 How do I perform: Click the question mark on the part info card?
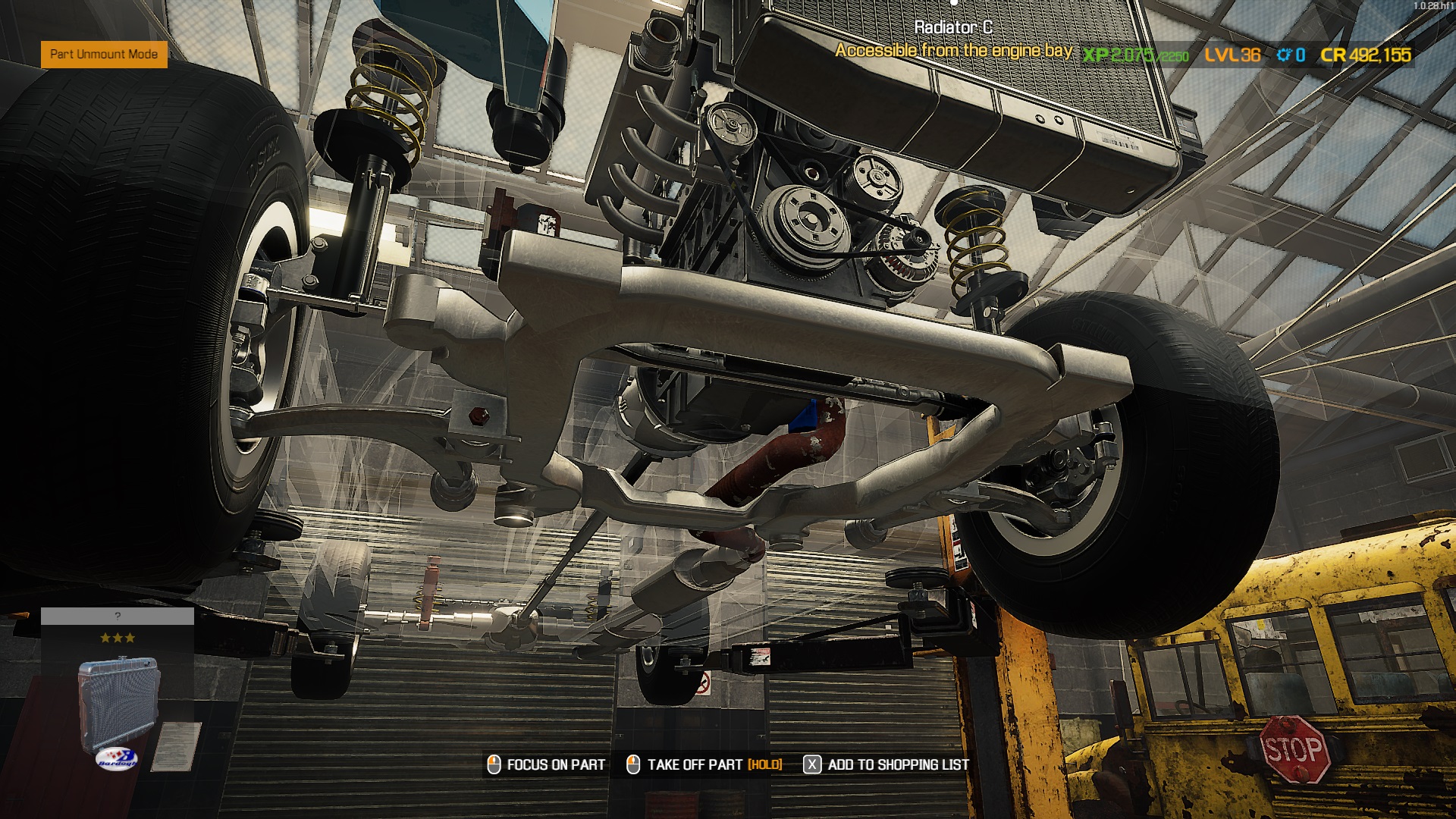click(118, 616)
